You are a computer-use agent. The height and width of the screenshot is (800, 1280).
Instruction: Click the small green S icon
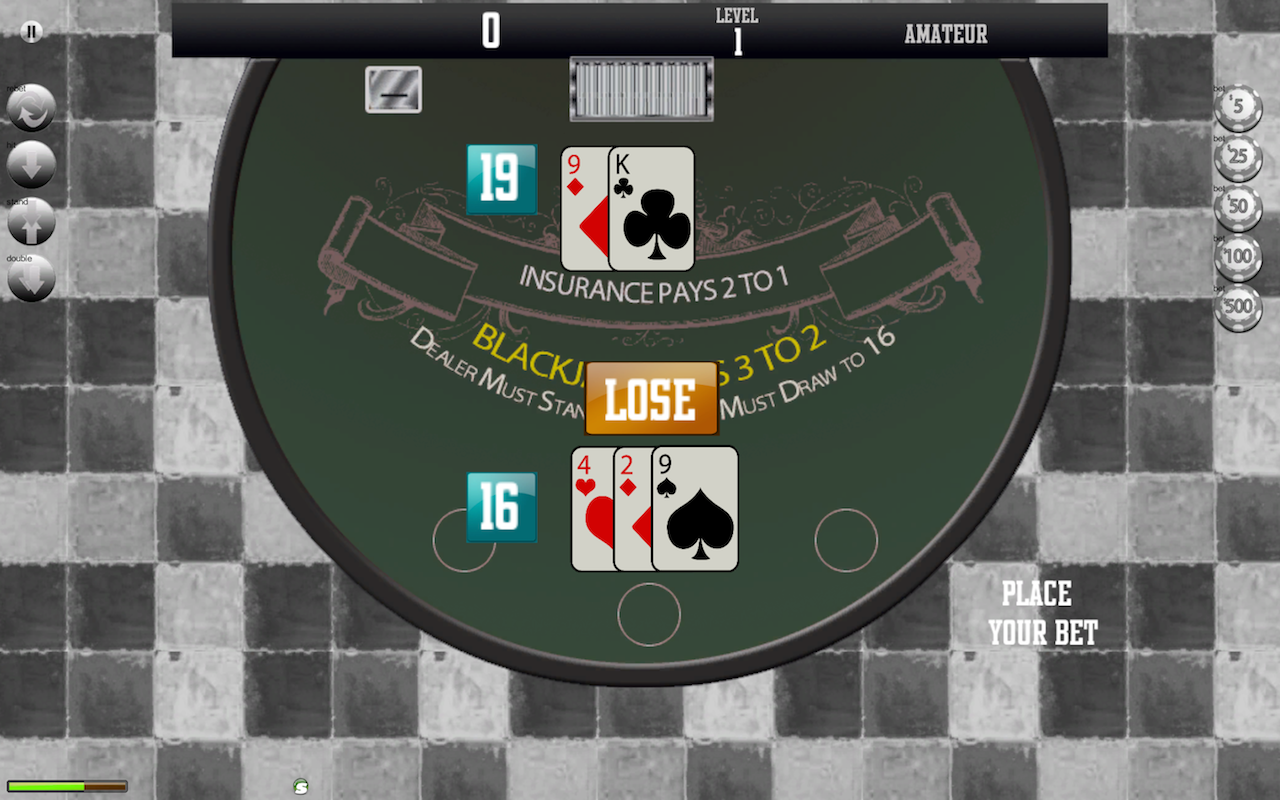coord(301,786)
